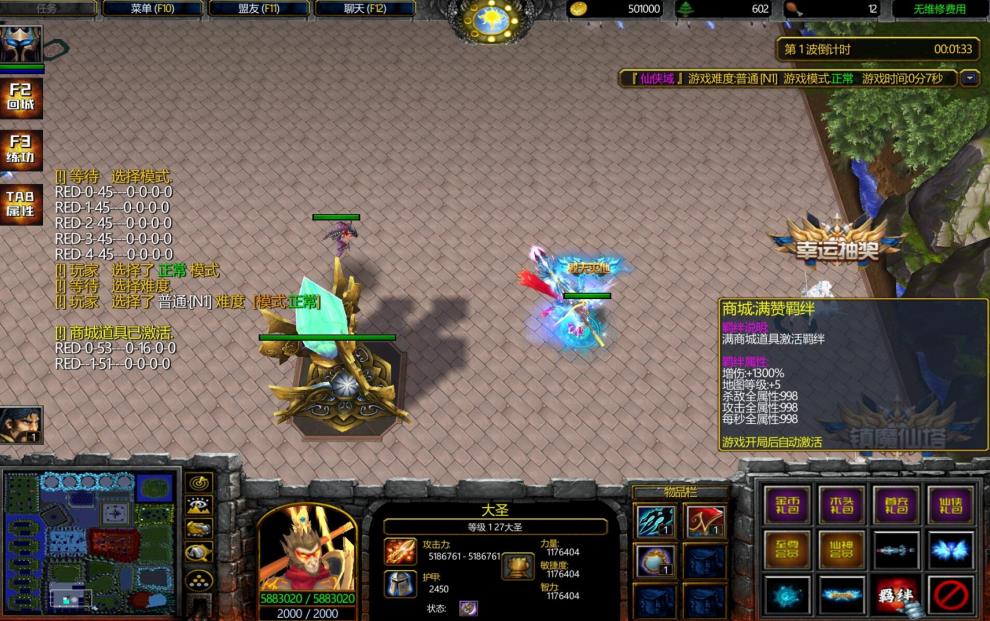Open the red 羁绊 bonds icon
This screenshot has width=990, height=621.
coord(897,594)
